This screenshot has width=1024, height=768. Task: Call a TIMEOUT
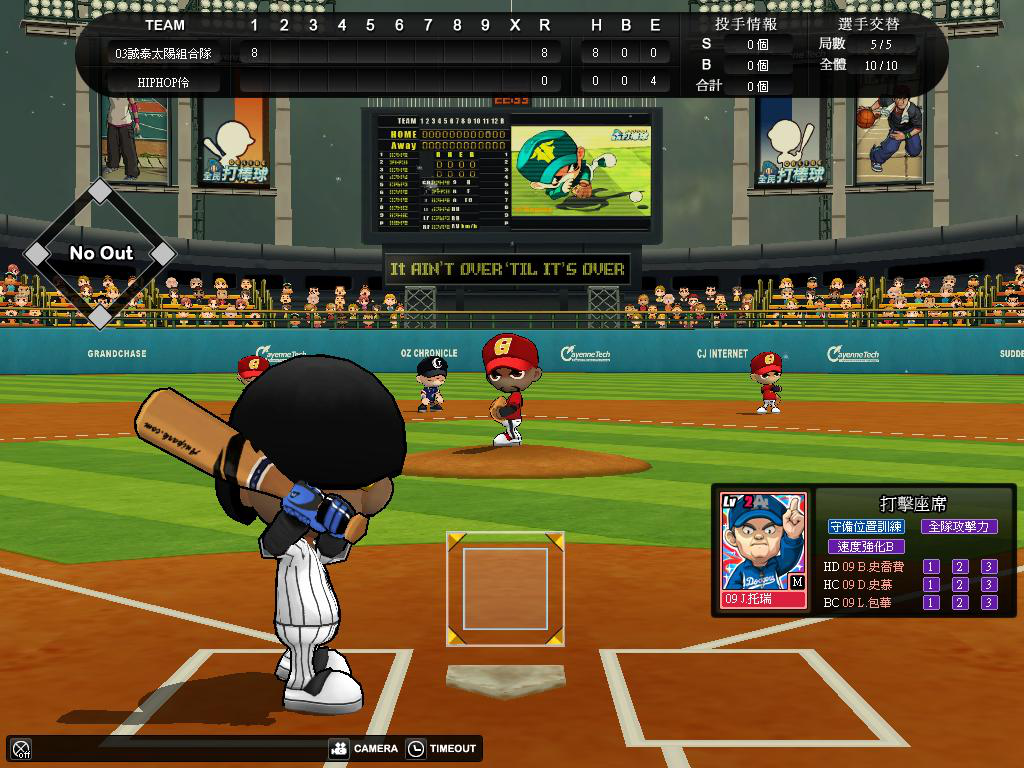(x=442, y=748)
